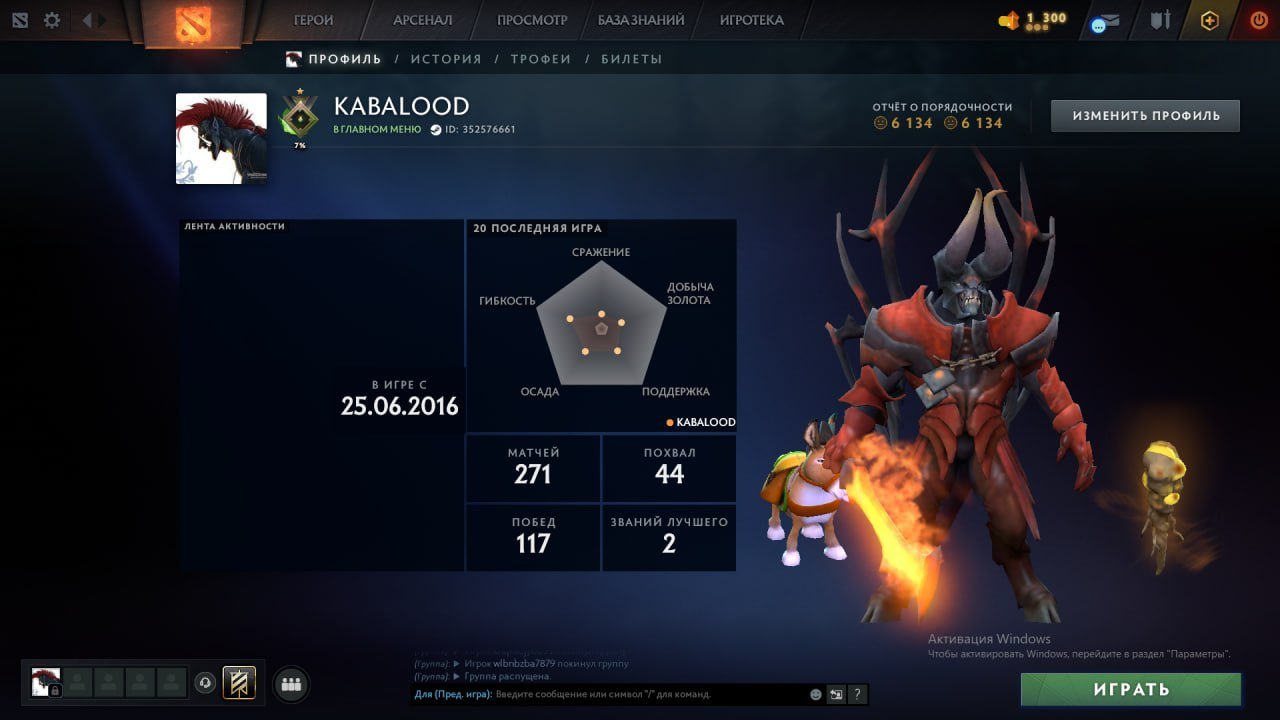This screenshot has height=720, width=1280.
Task: Quit the game with the red power icon
Action: 1258,20
